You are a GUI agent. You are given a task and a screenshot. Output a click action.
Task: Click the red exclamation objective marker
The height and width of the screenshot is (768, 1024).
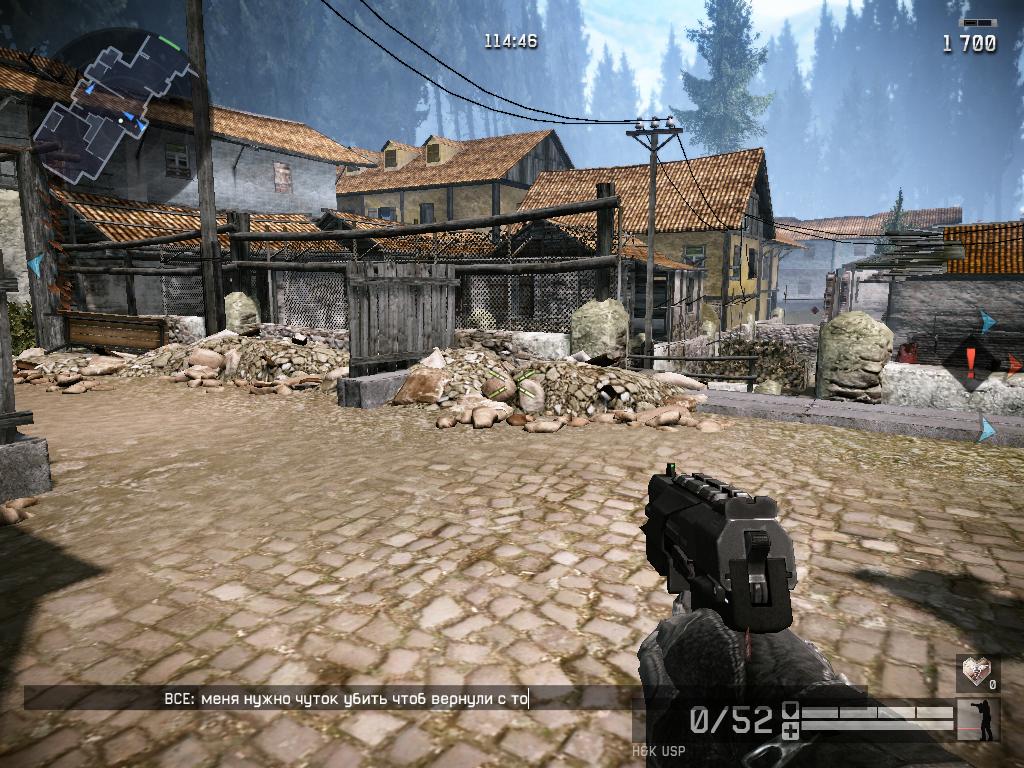969,359
